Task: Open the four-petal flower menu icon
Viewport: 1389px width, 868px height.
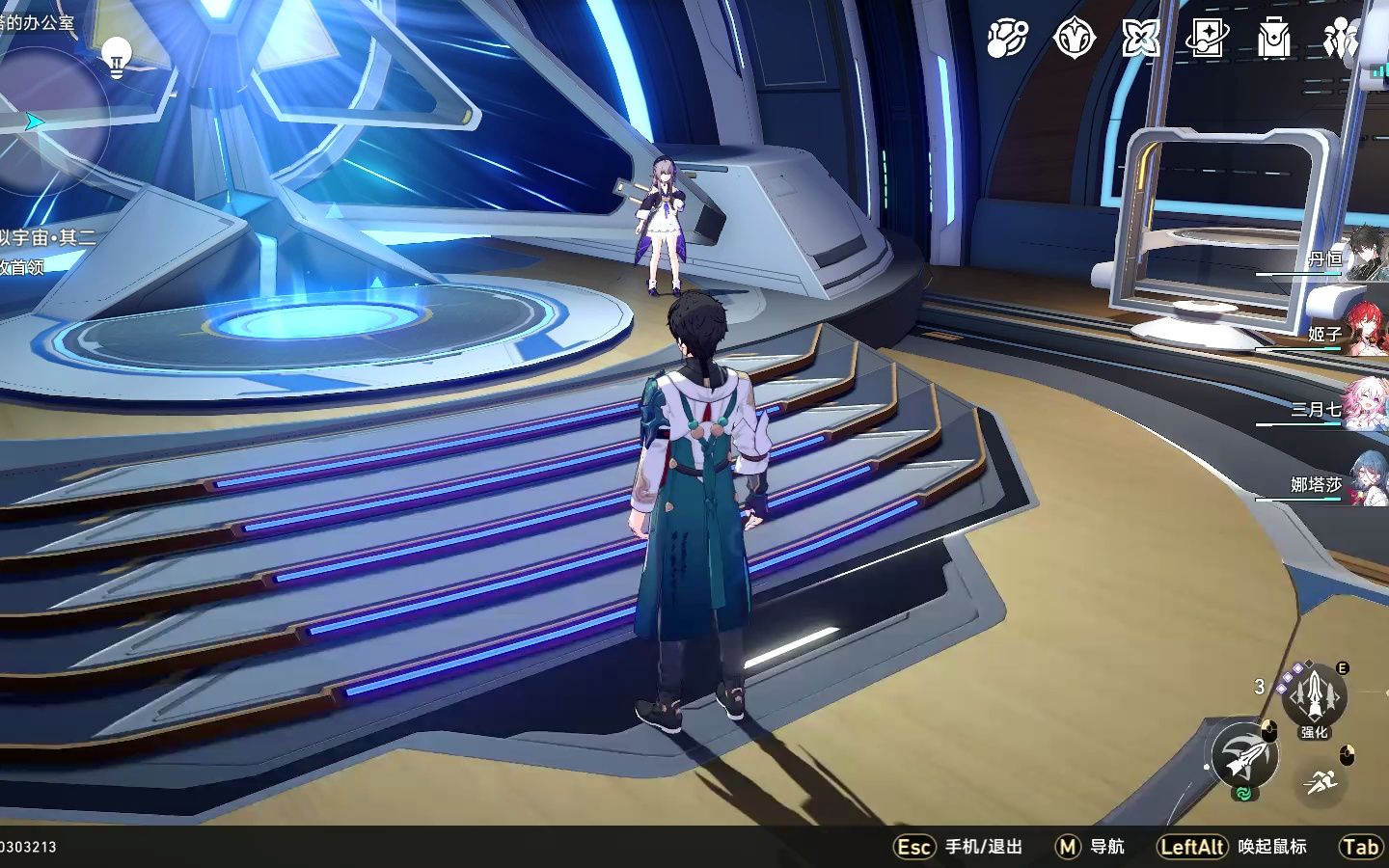Action: pos(1140,39)
